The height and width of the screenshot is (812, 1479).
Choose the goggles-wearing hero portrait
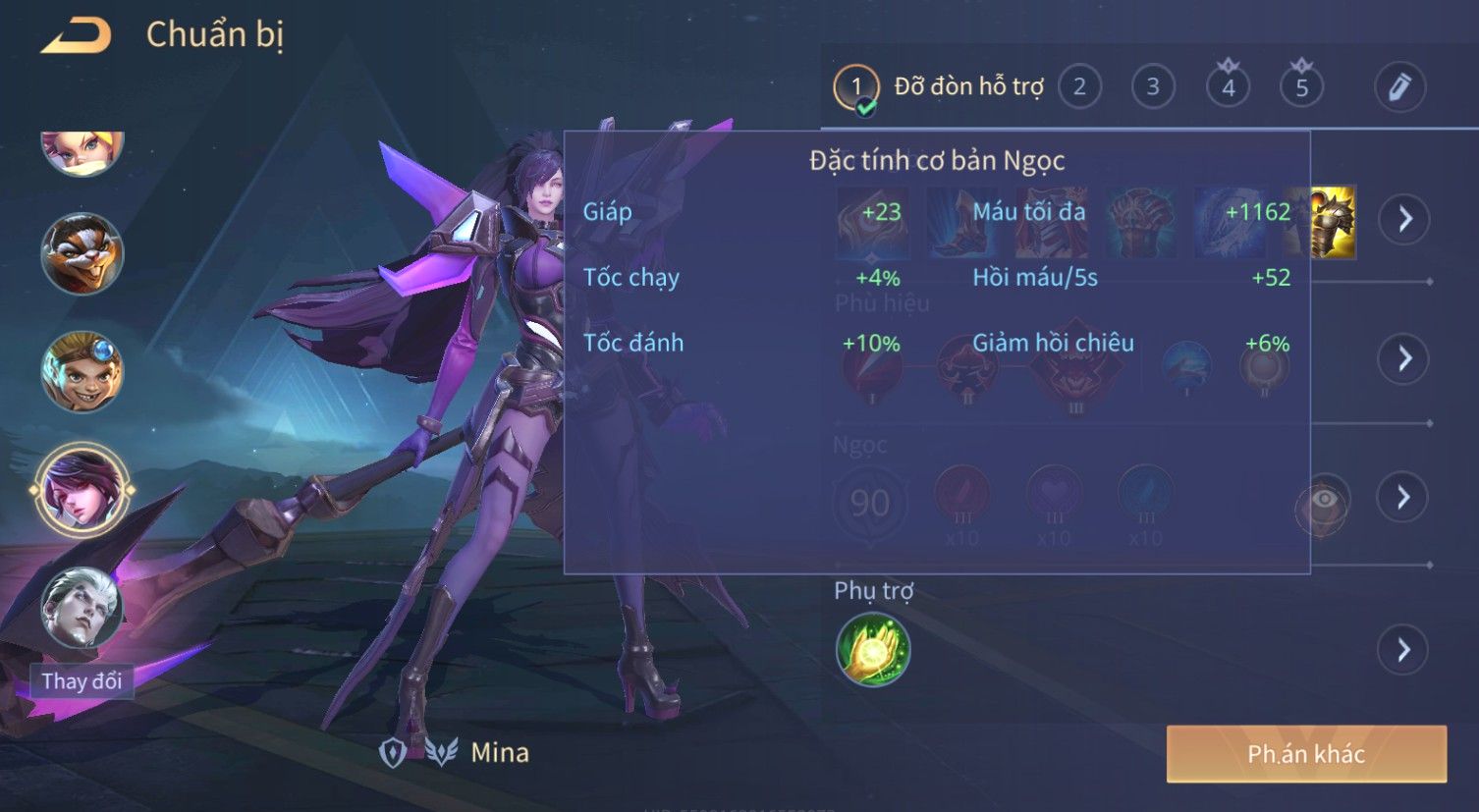coord(82,372)
